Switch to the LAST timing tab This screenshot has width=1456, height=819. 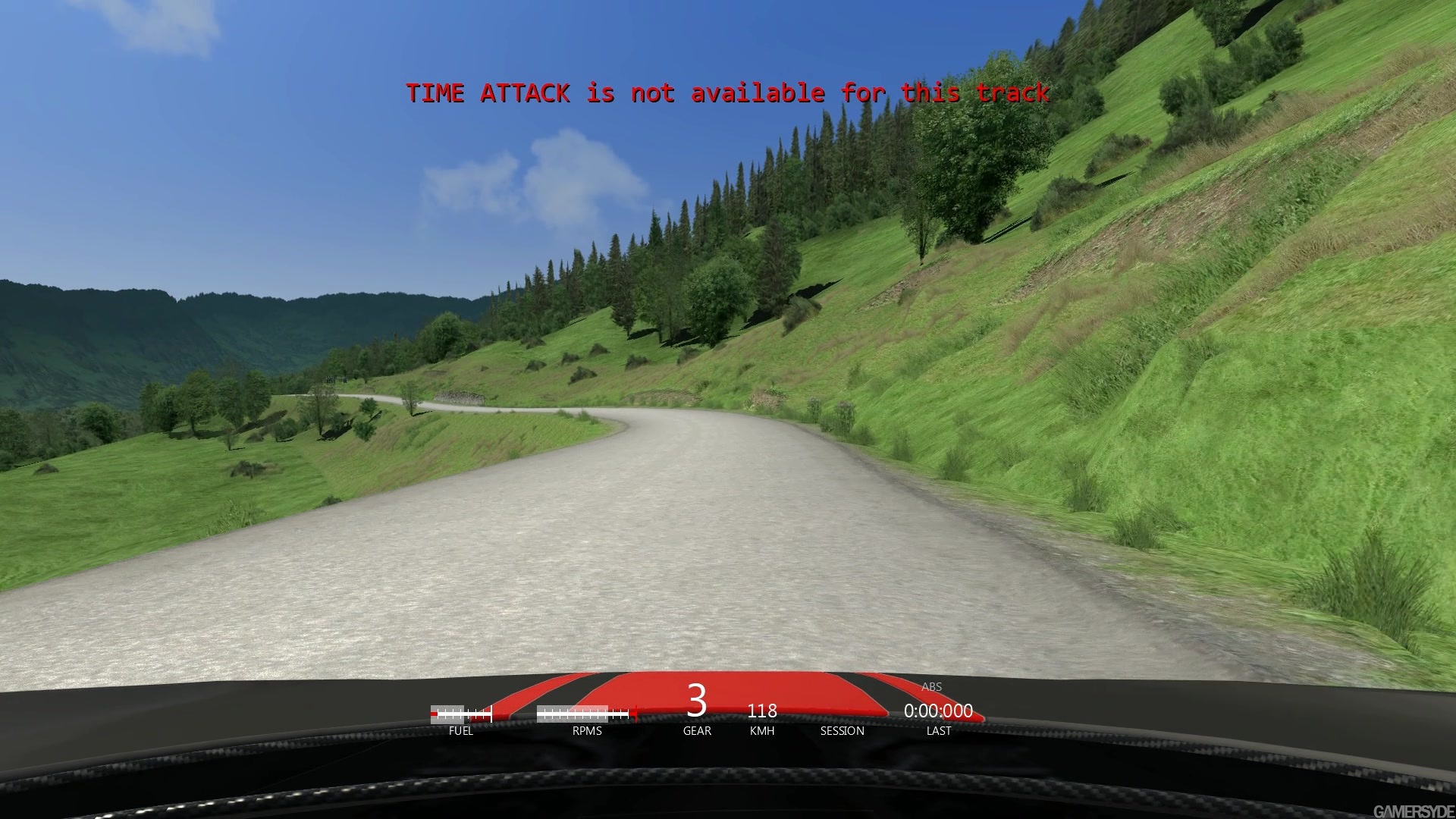tap(938, 731)
